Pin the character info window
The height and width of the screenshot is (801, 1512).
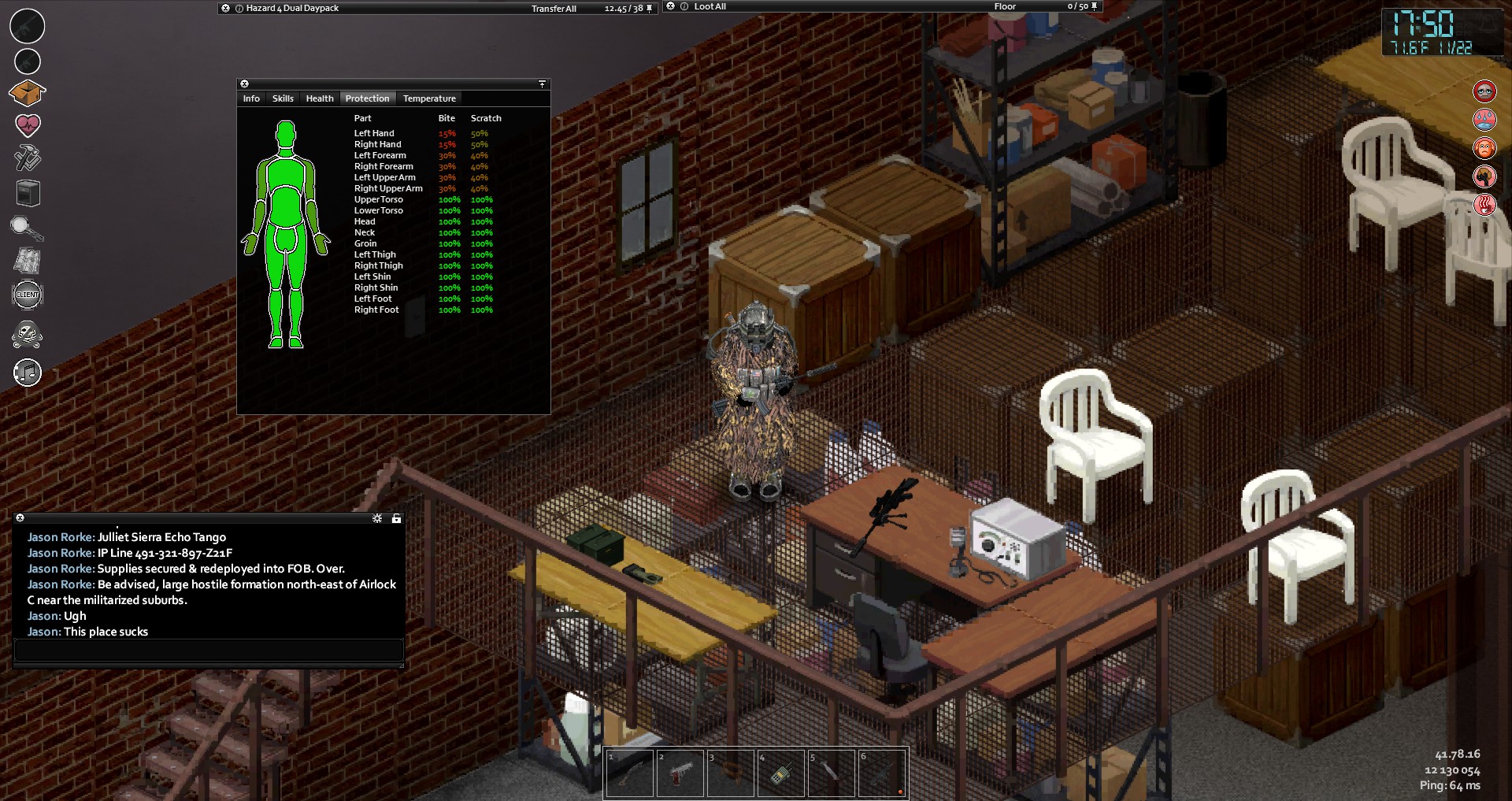[x=542, y=83]
